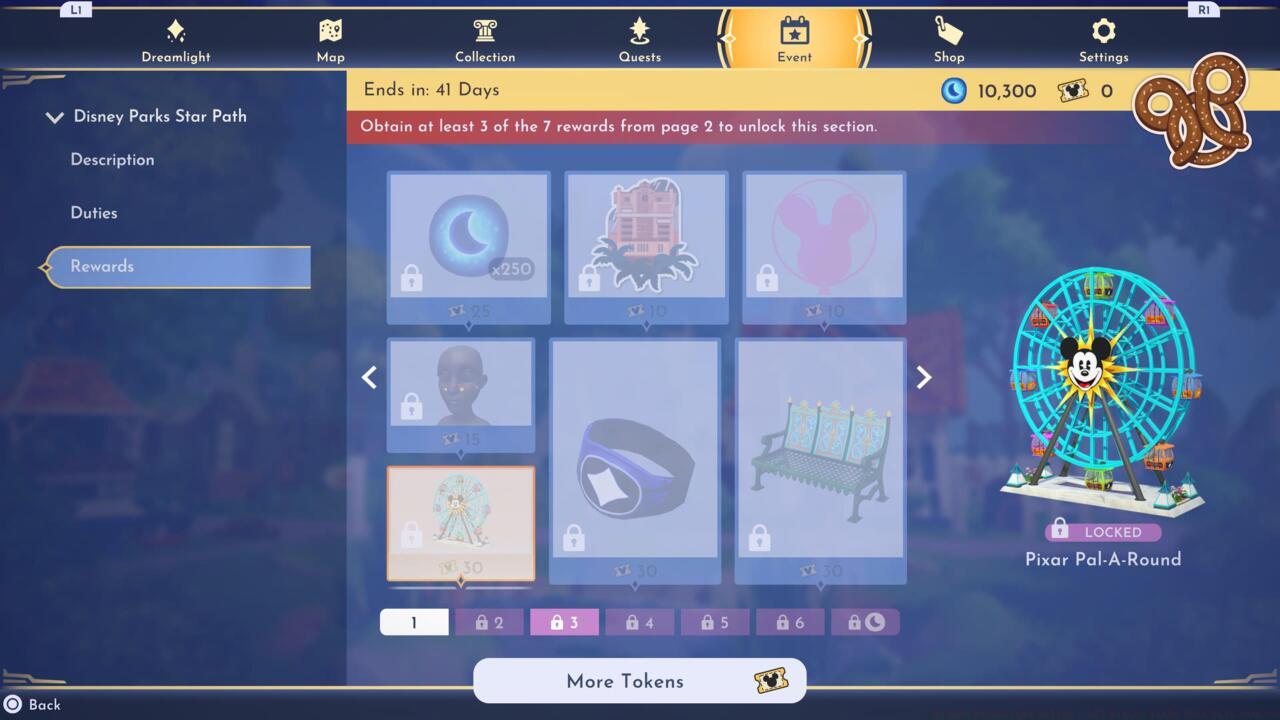
Task: Select the Description sidebar entry
Action: point(112,159)
